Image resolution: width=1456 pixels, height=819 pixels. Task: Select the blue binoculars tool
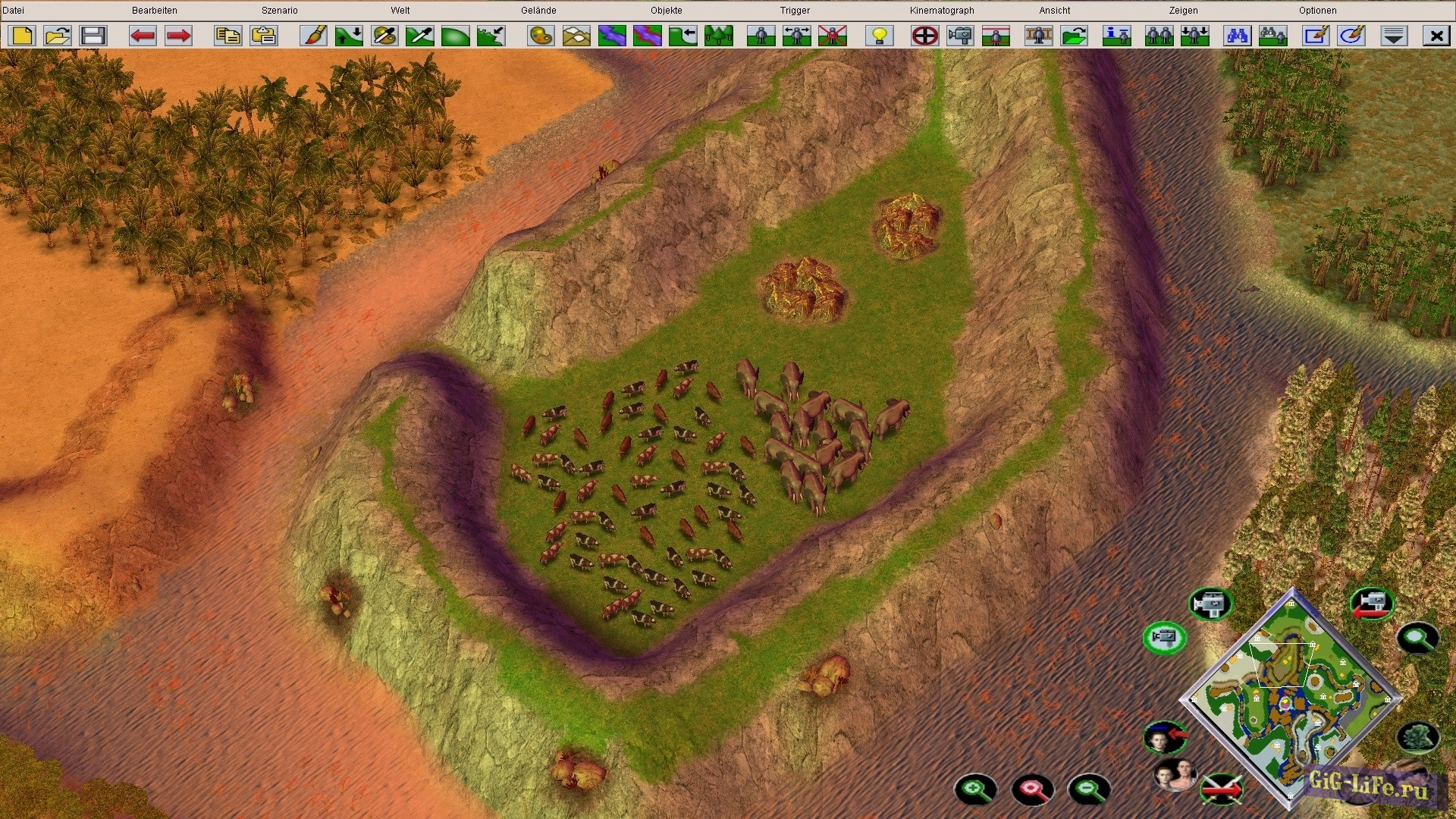pyautogui.click(x=1238, y=36)
